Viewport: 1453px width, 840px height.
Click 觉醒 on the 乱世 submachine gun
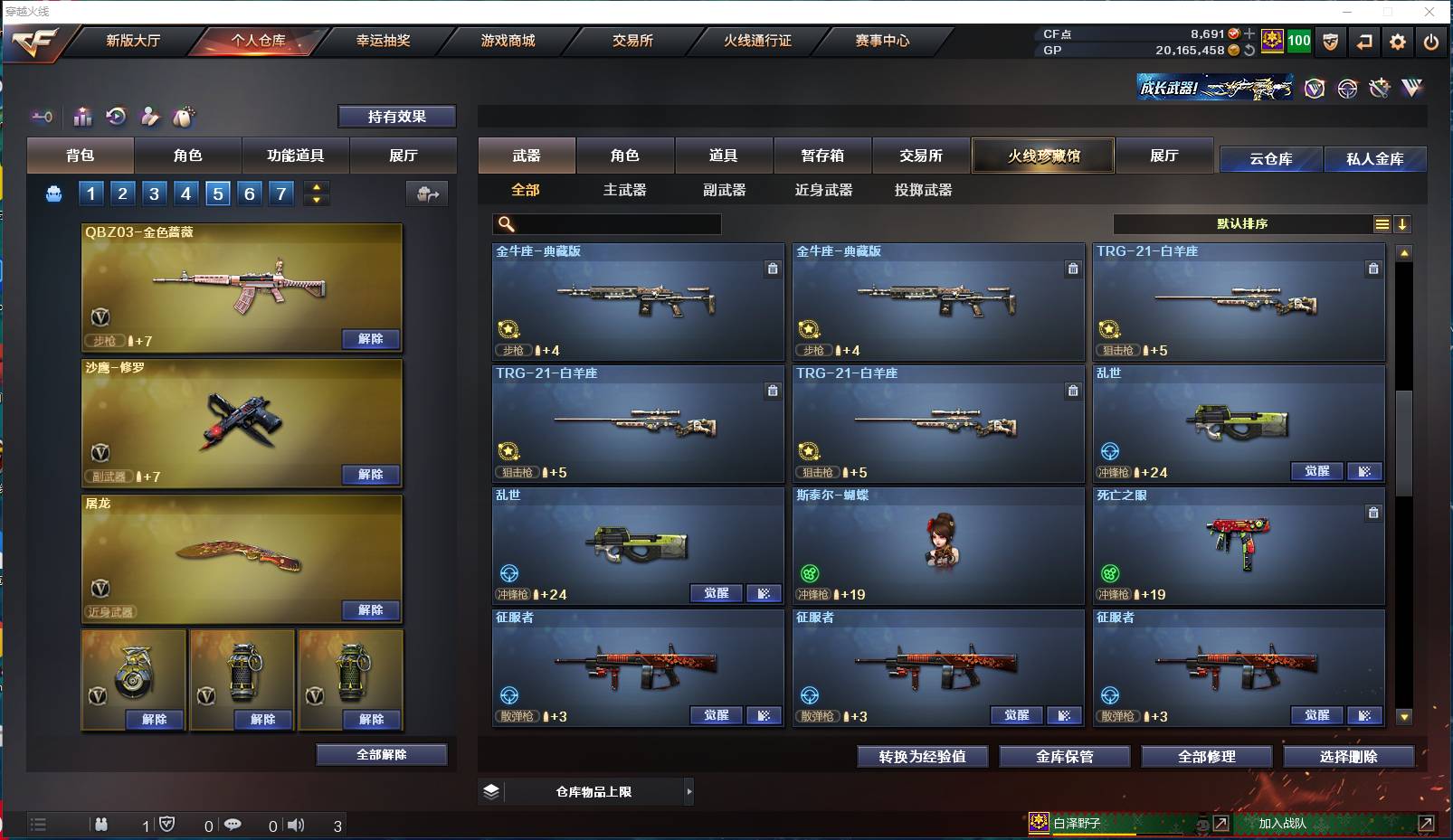(1316, 471)
